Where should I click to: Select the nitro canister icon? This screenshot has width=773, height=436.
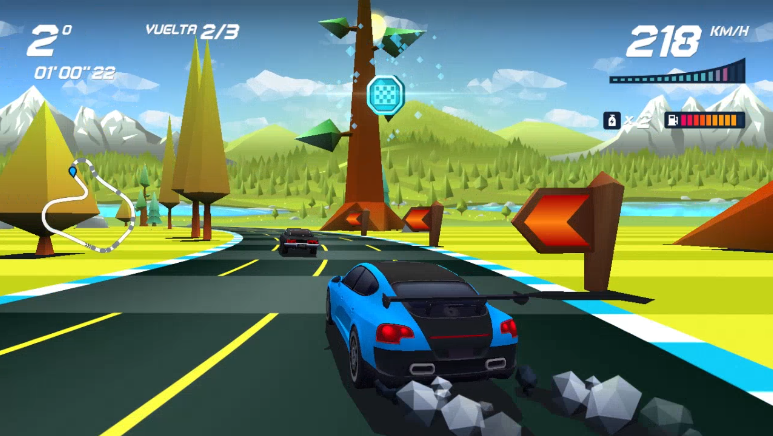[x=610, y=121]
